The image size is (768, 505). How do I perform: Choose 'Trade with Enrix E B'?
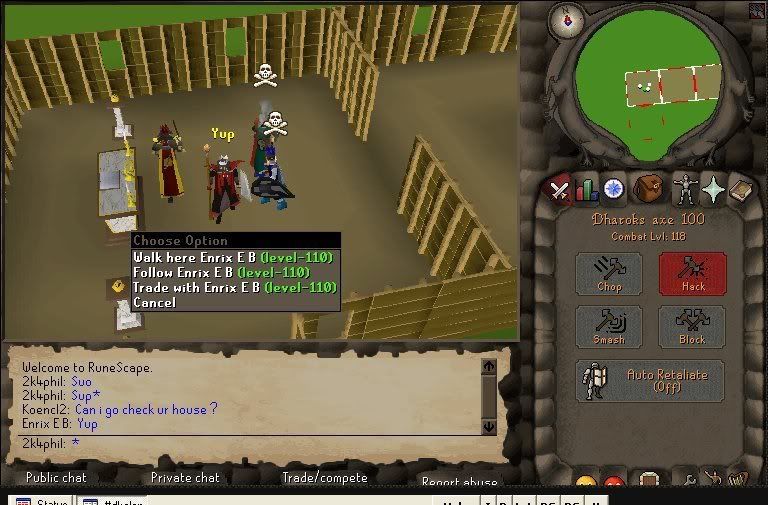234,288
